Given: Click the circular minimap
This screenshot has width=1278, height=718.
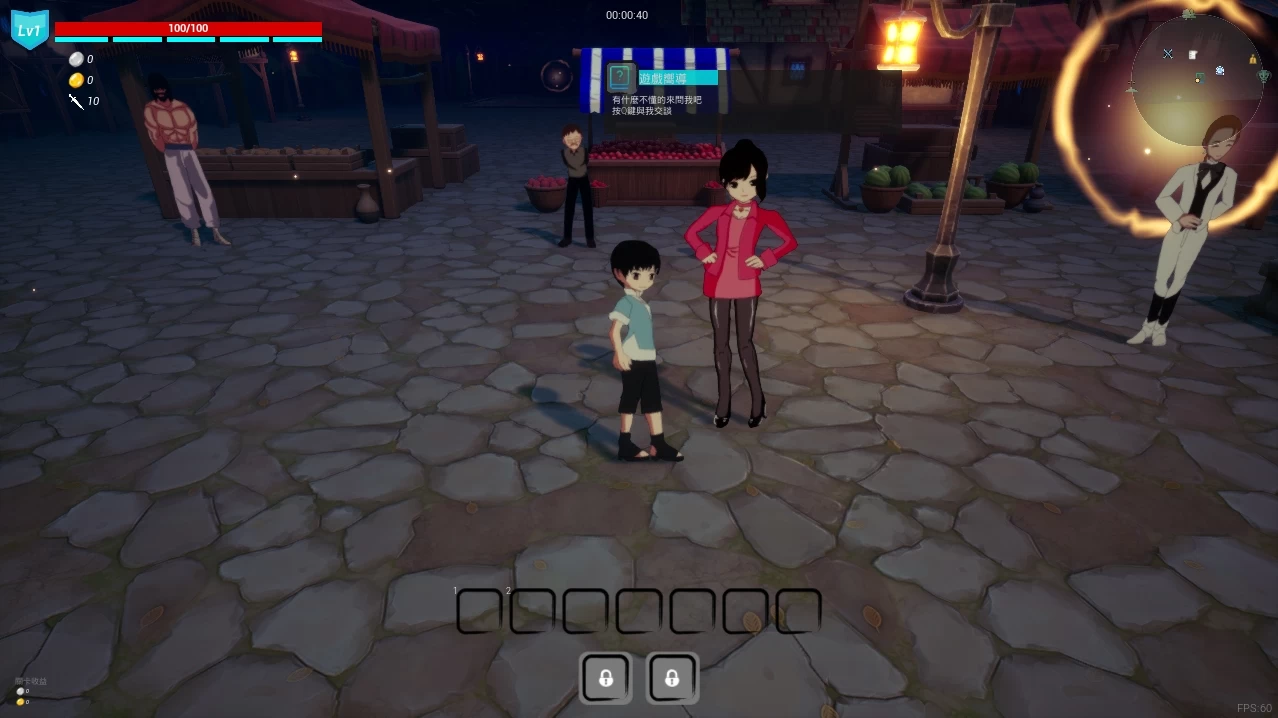Looking at the screenshot, I should pyautogui.click(x=1197, y=80).
